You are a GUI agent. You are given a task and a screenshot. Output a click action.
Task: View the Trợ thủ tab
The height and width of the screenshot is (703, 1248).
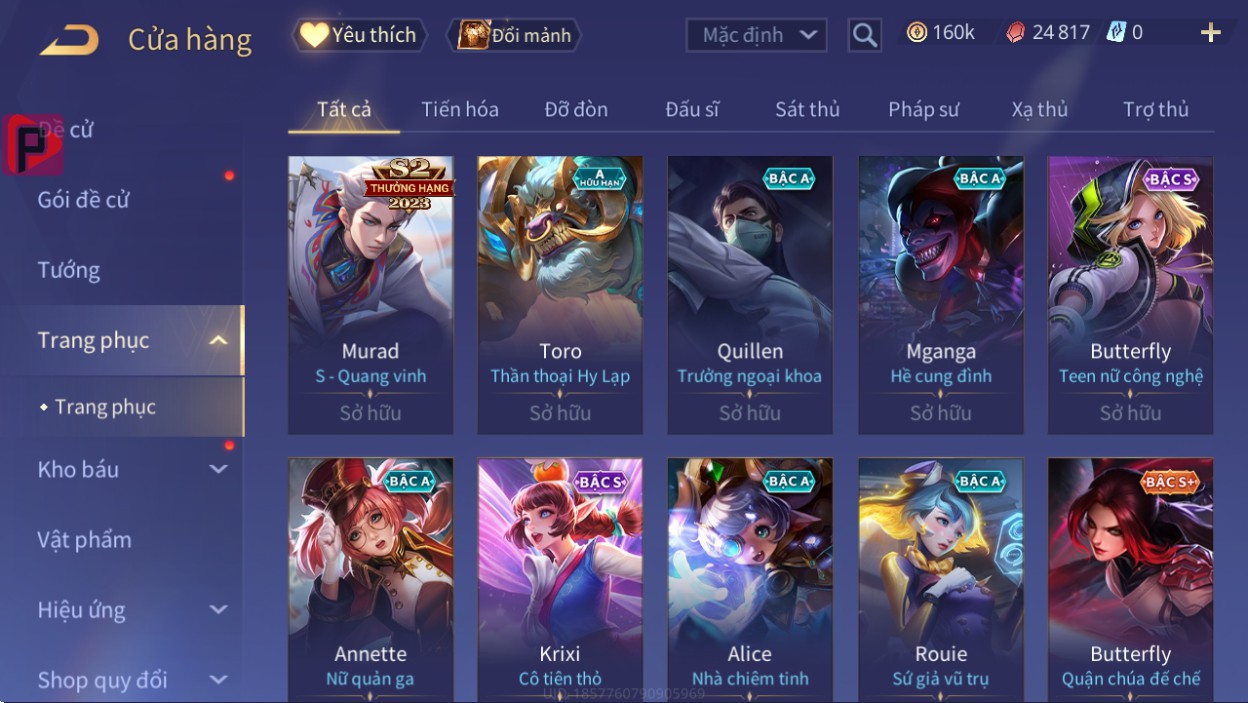[x=1155, y=109]
